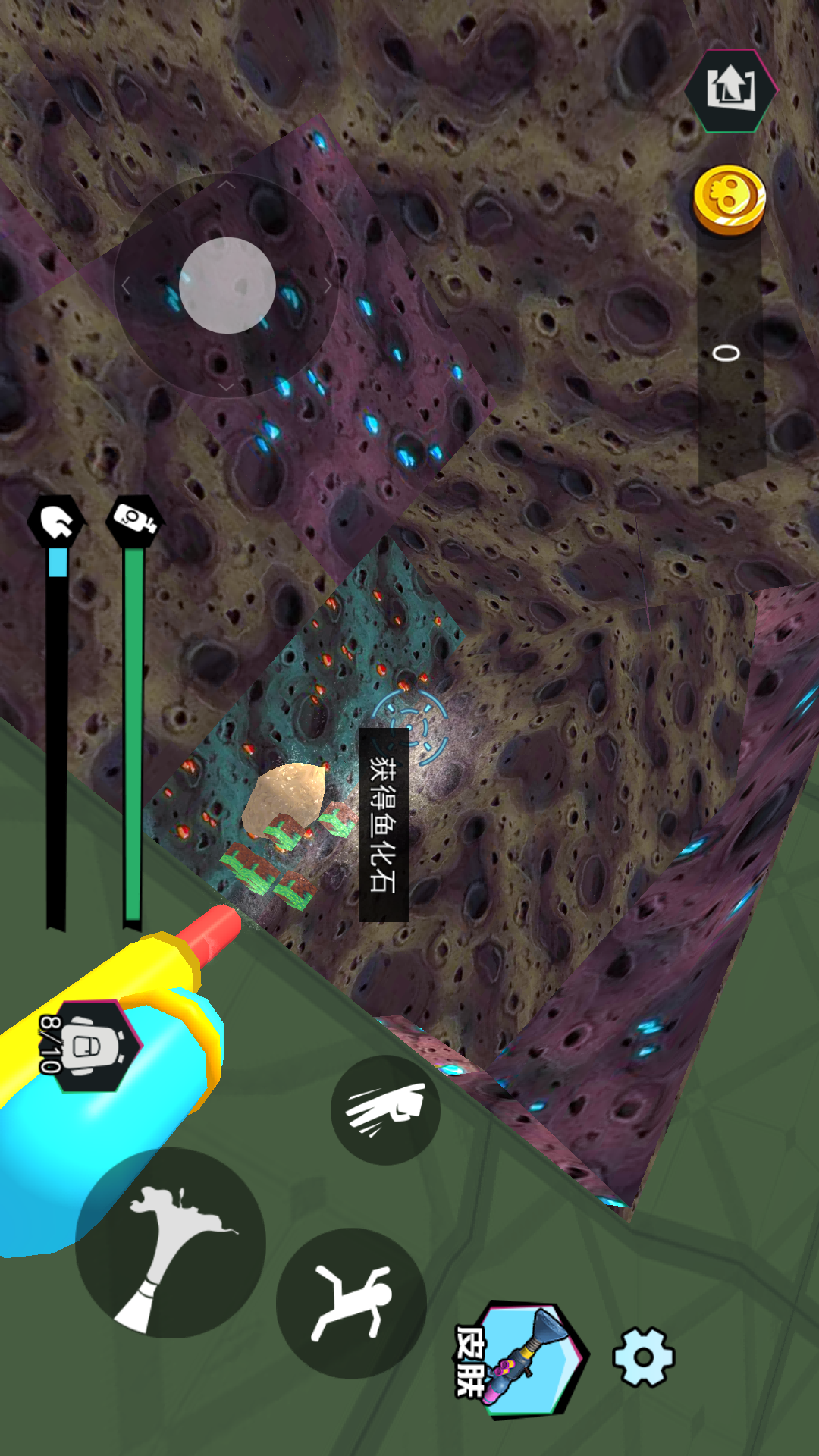Open the settings gear
Image resolution: width=819 pixels, height=1456 pixels.
pyautogui.click(x=643, y=1357)
